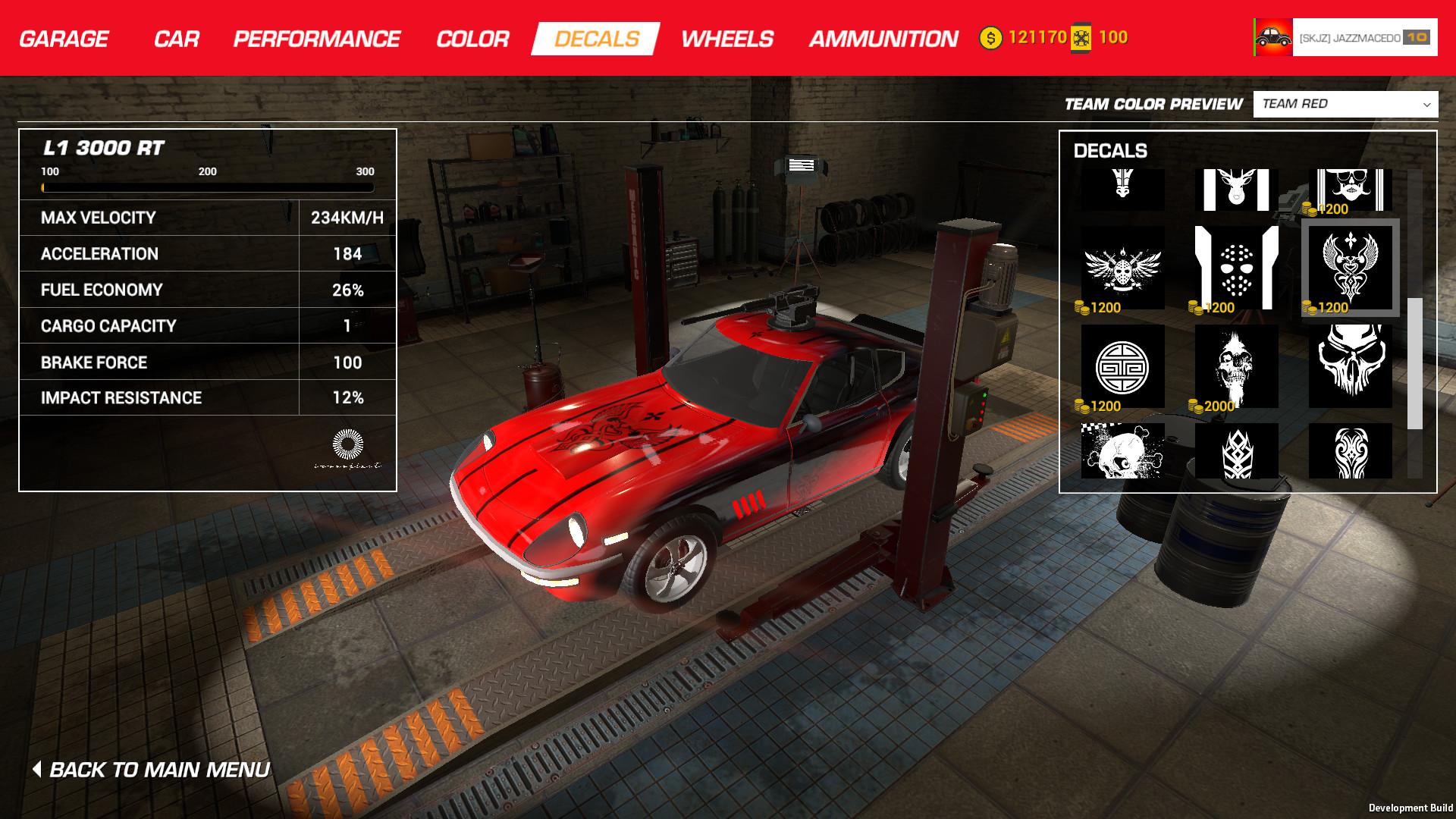Choose the circular Asian symbol decal
This screenshot has width=1456, height=819.
click(1122, 366)
